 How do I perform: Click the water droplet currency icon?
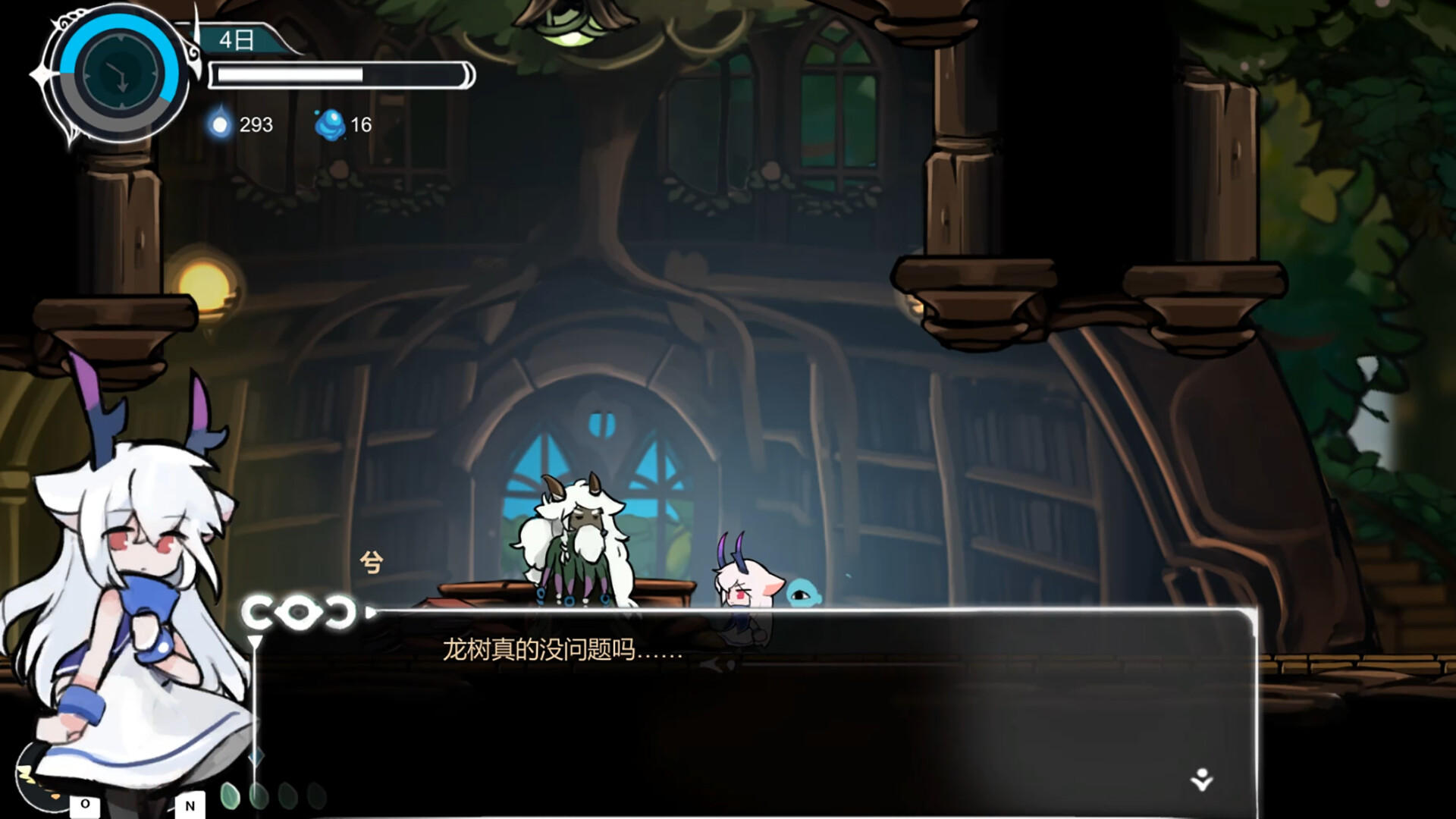[x=220, y=126]
